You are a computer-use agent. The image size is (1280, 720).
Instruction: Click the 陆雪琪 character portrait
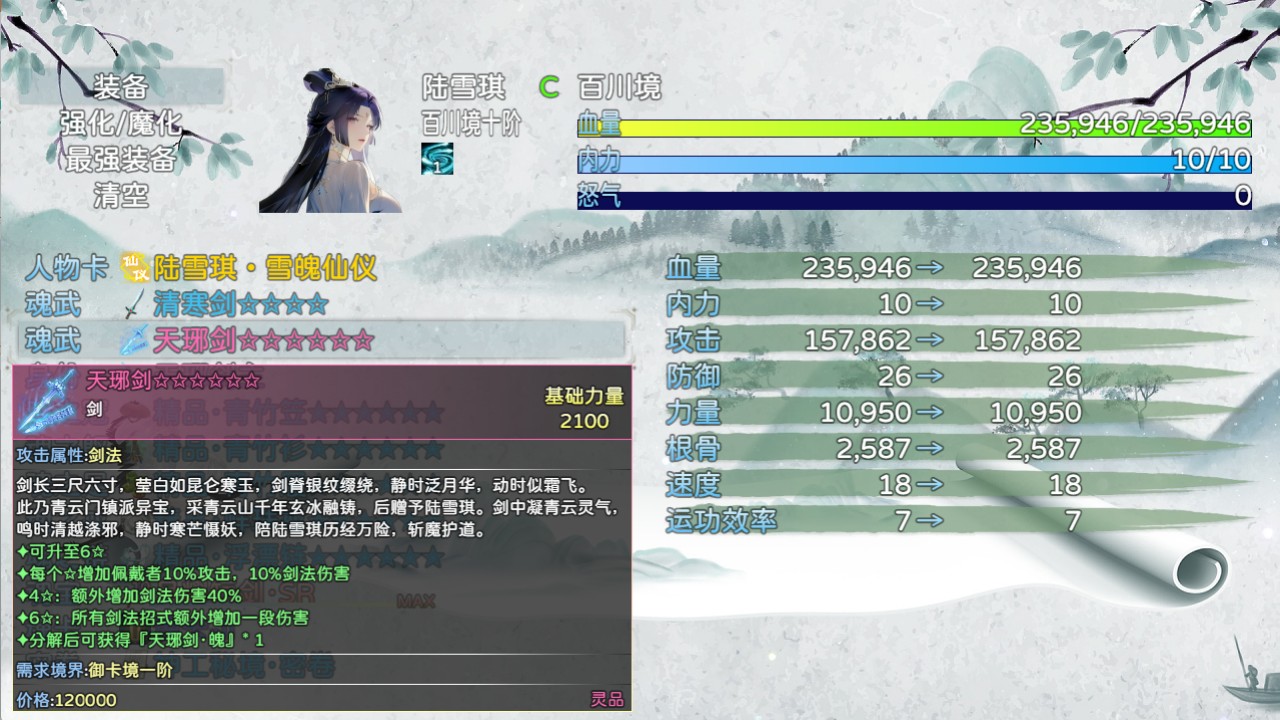pos(331,141)
